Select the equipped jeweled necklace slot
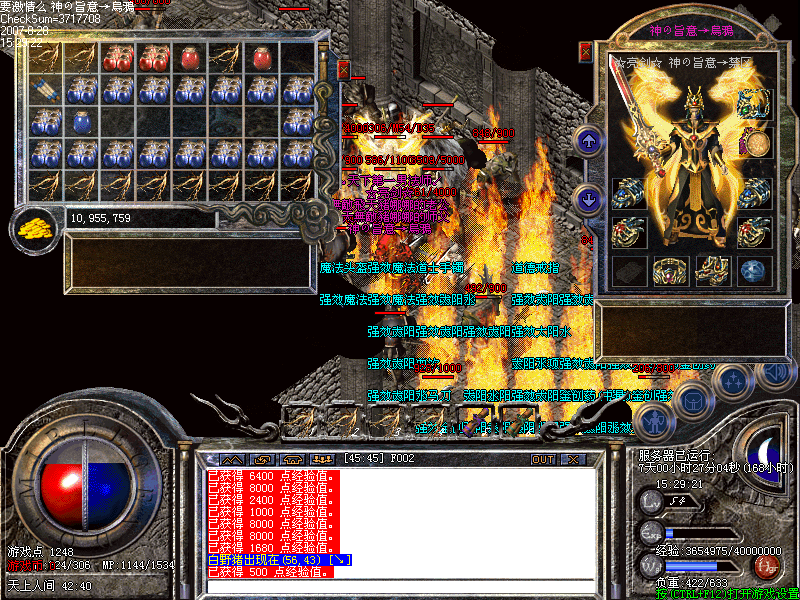The image size is (800, 600). click(755, 105)
